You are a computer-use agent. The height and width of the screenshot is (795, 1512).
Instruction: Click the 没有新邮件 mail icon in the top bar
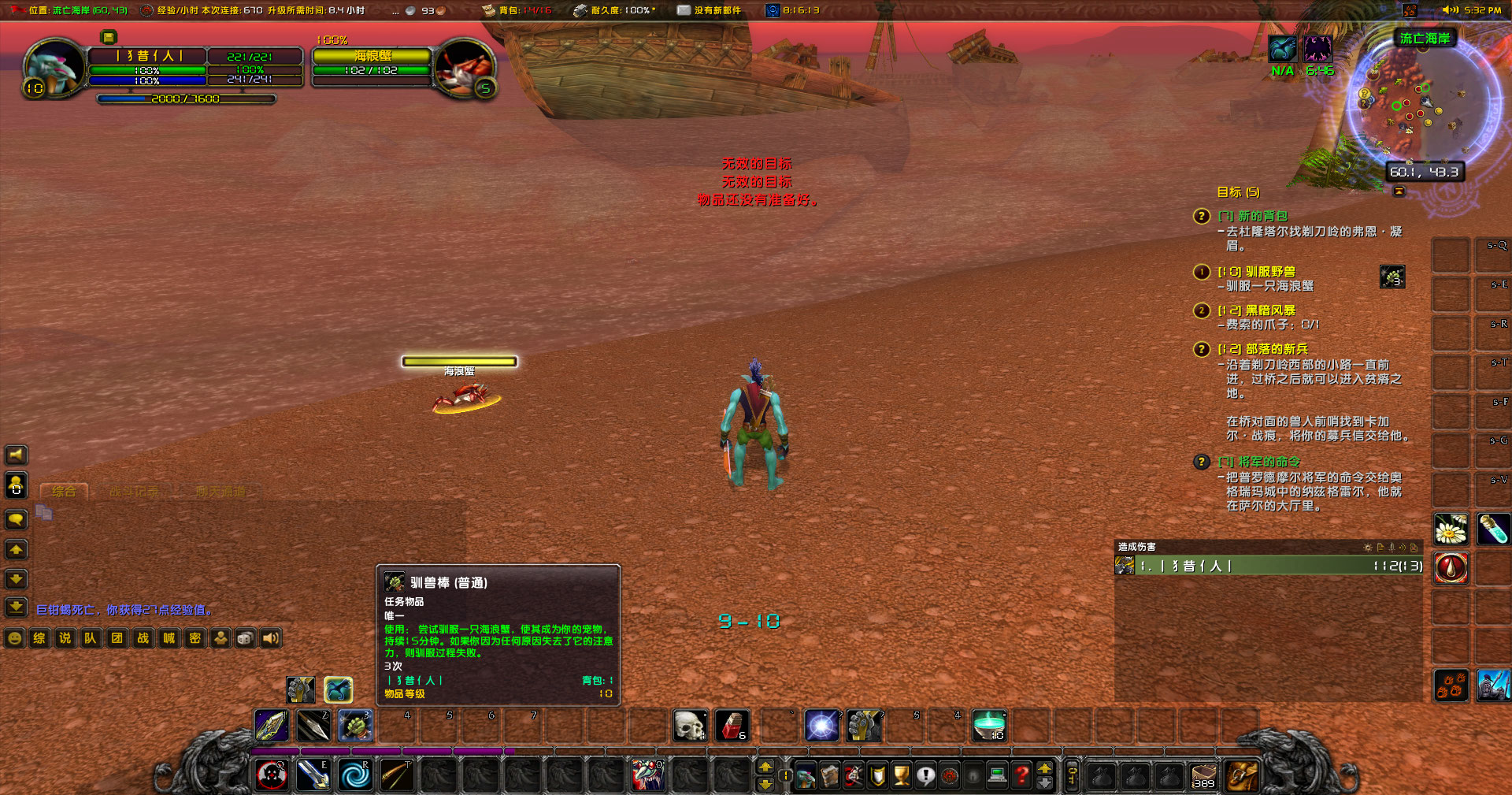(682, 10)
